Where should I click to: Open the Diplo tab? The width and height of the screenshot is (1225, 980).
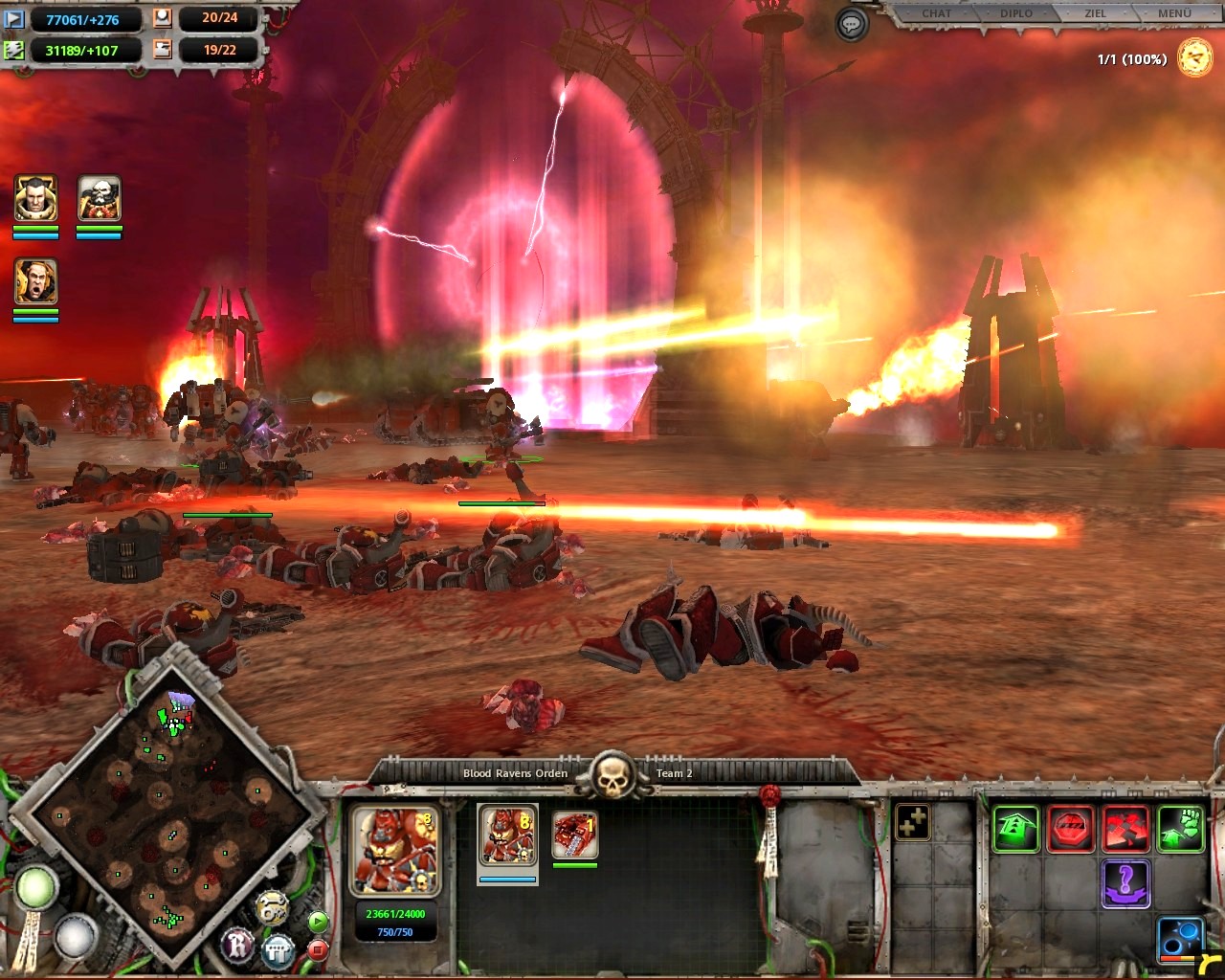point(1016,13)
